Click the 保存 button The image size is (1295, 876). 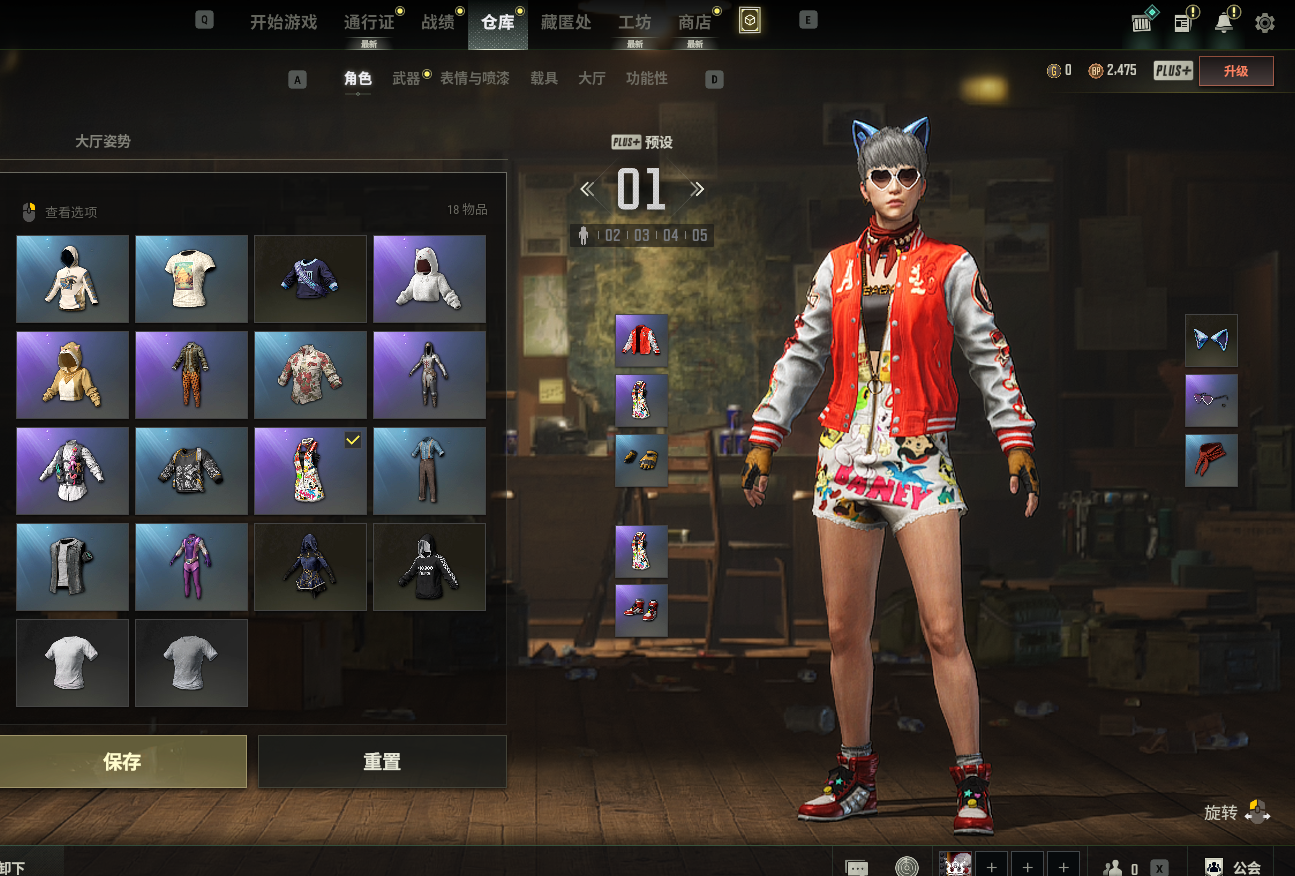122,762
